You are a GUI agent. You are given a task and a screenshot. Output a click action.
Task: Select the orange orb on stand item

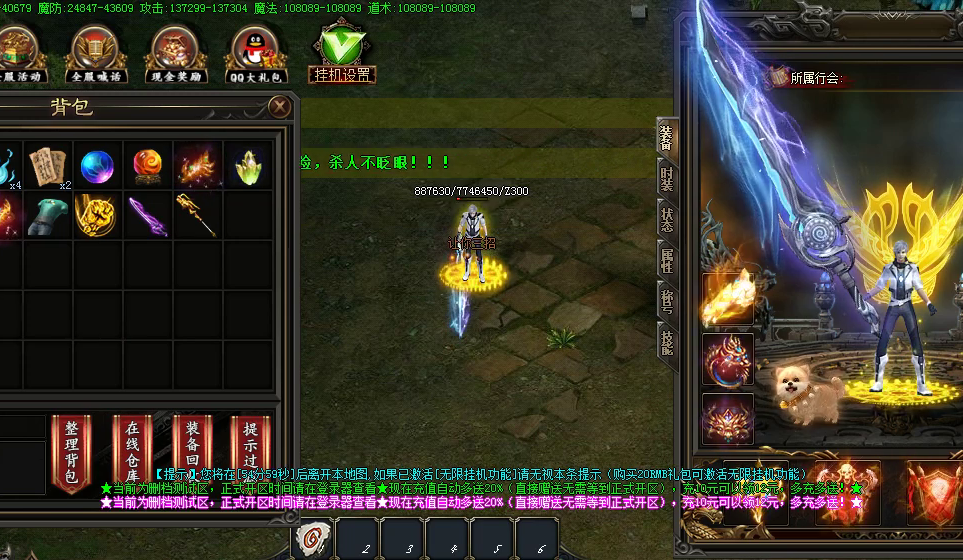point(148,165)
